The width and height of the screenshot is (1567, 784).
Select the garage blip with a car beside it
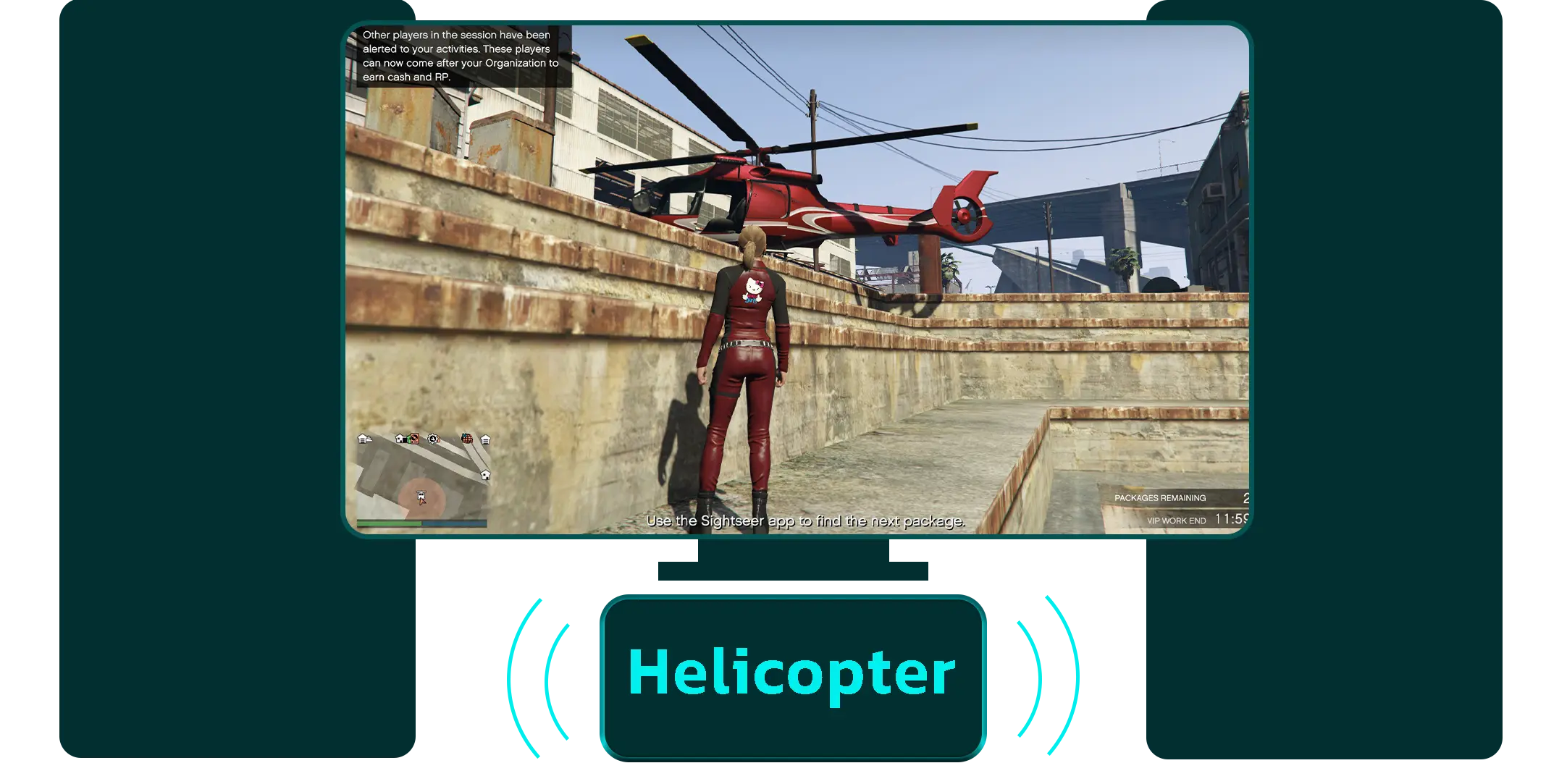[x=364, y=439]
